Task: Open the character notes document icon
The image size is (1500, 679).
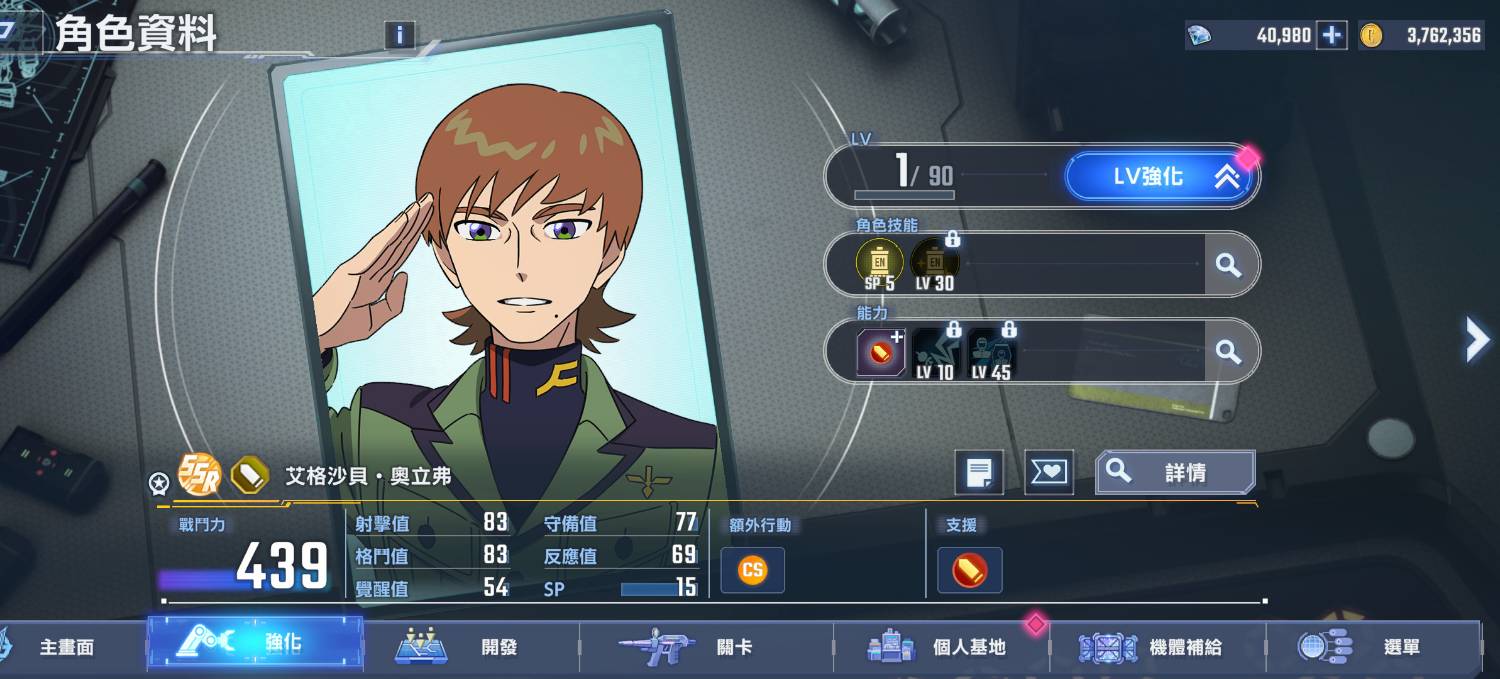Action: coord(979,472)
